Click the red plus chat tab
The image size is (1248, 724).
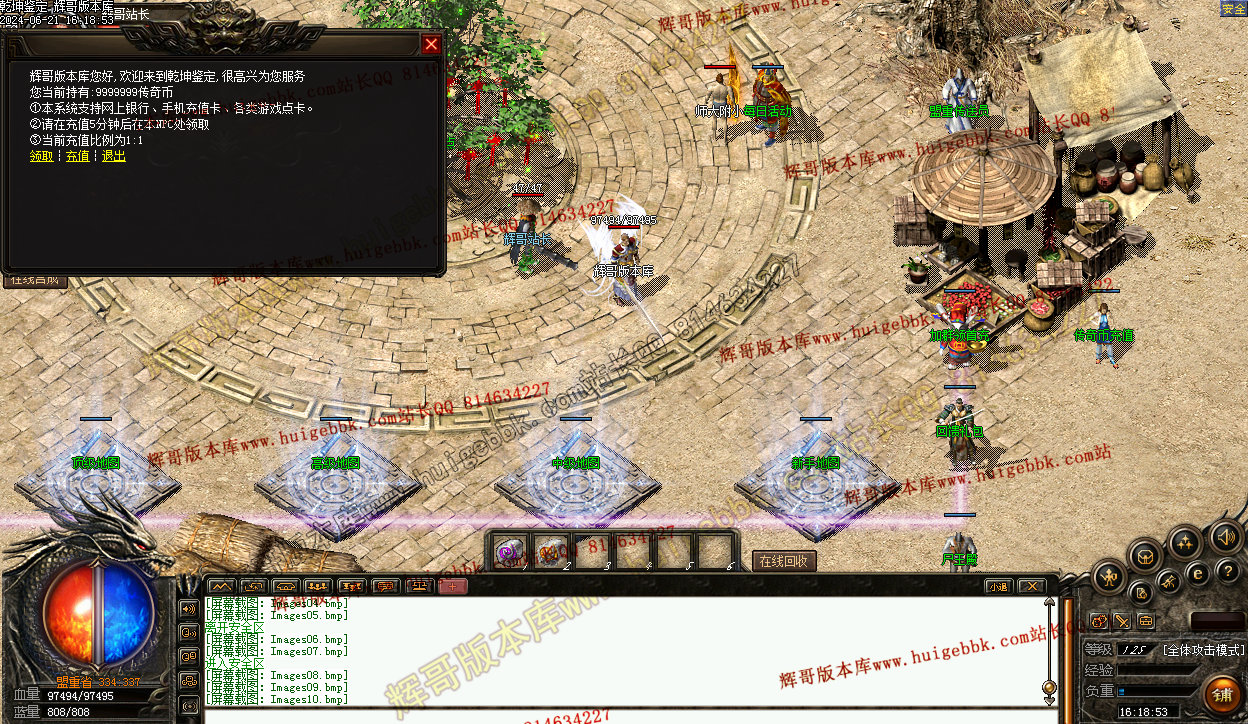coord(452,586)
